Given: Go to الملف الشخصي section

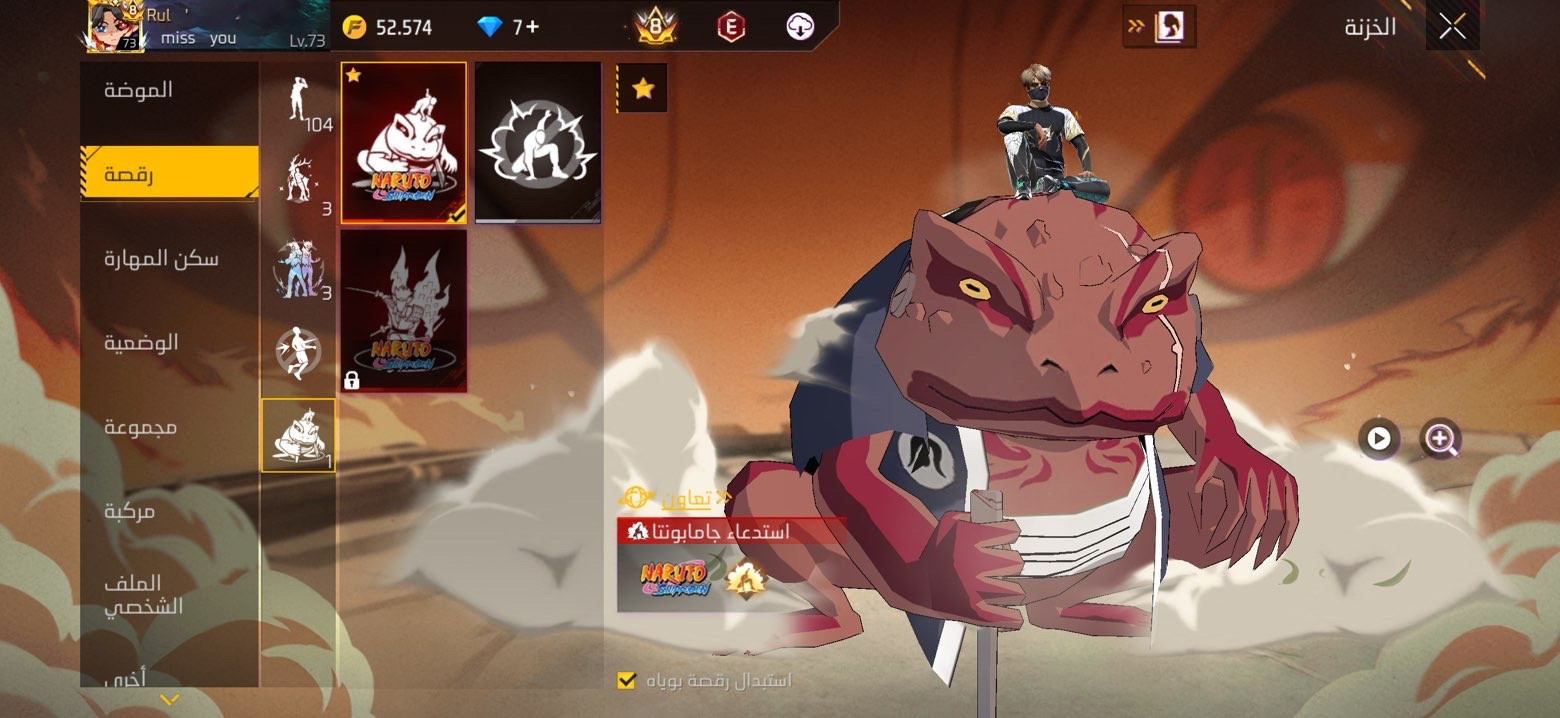Looking at the screenshot, I should tap(144, 594).
